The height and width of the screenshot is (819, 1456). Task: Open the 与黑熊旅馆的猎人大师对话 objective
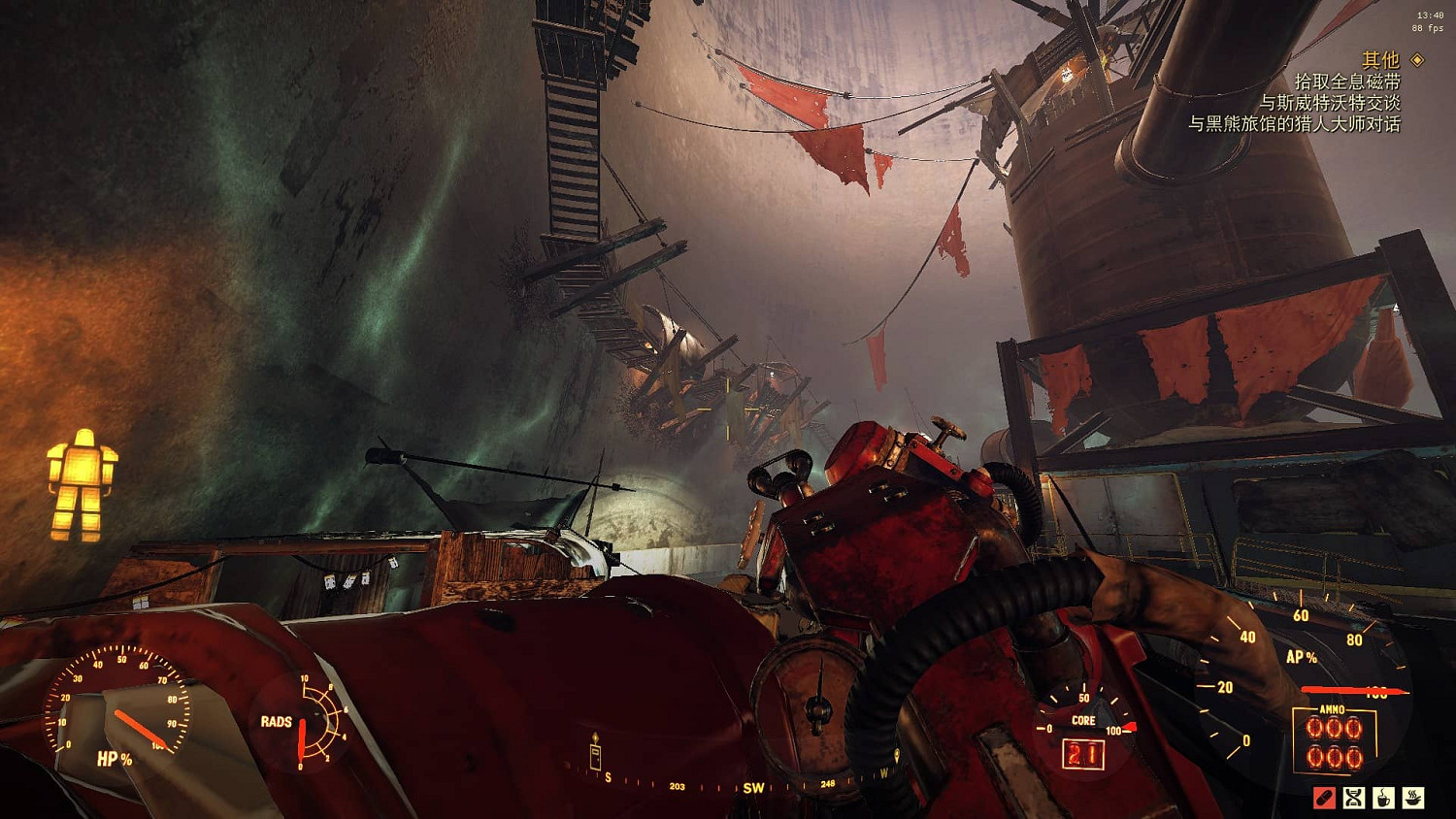pyautogui.click(x=1294, y=124)
